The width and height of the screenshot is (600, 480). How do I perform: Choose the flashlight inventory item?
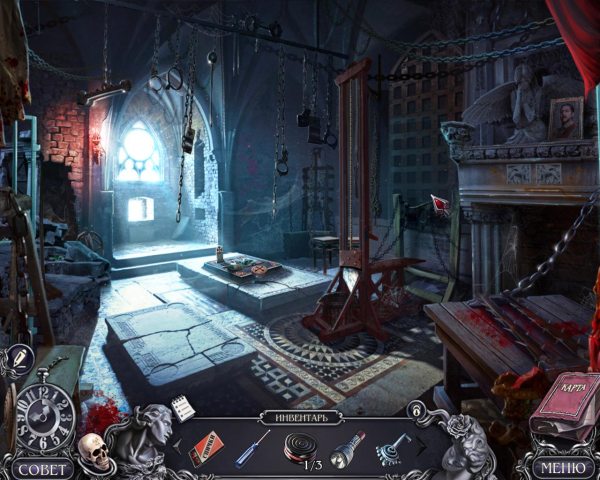tap(346, 447)
